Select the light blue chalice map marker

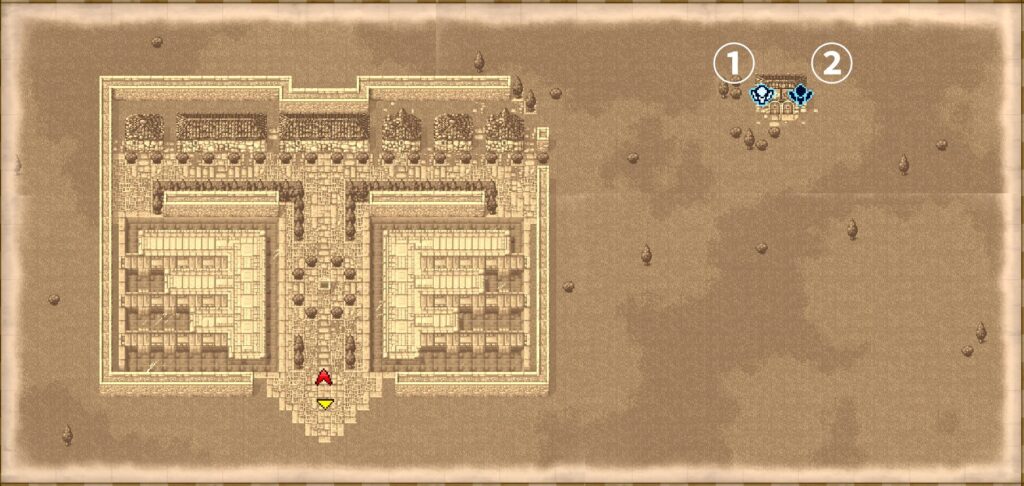(762, 96)
